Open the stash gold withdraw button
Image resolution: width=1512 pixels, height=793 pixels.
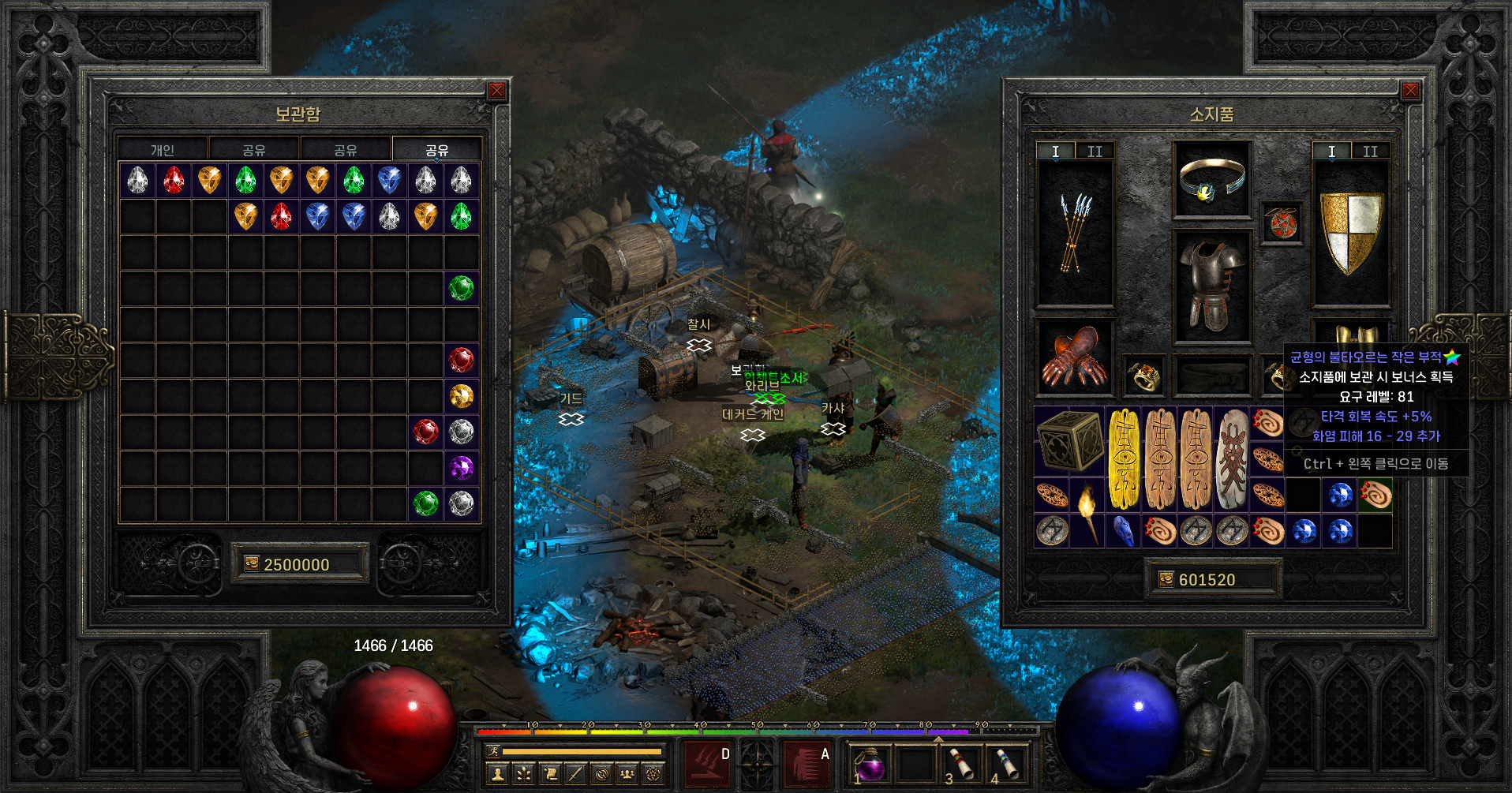click(x=252, y=563)
